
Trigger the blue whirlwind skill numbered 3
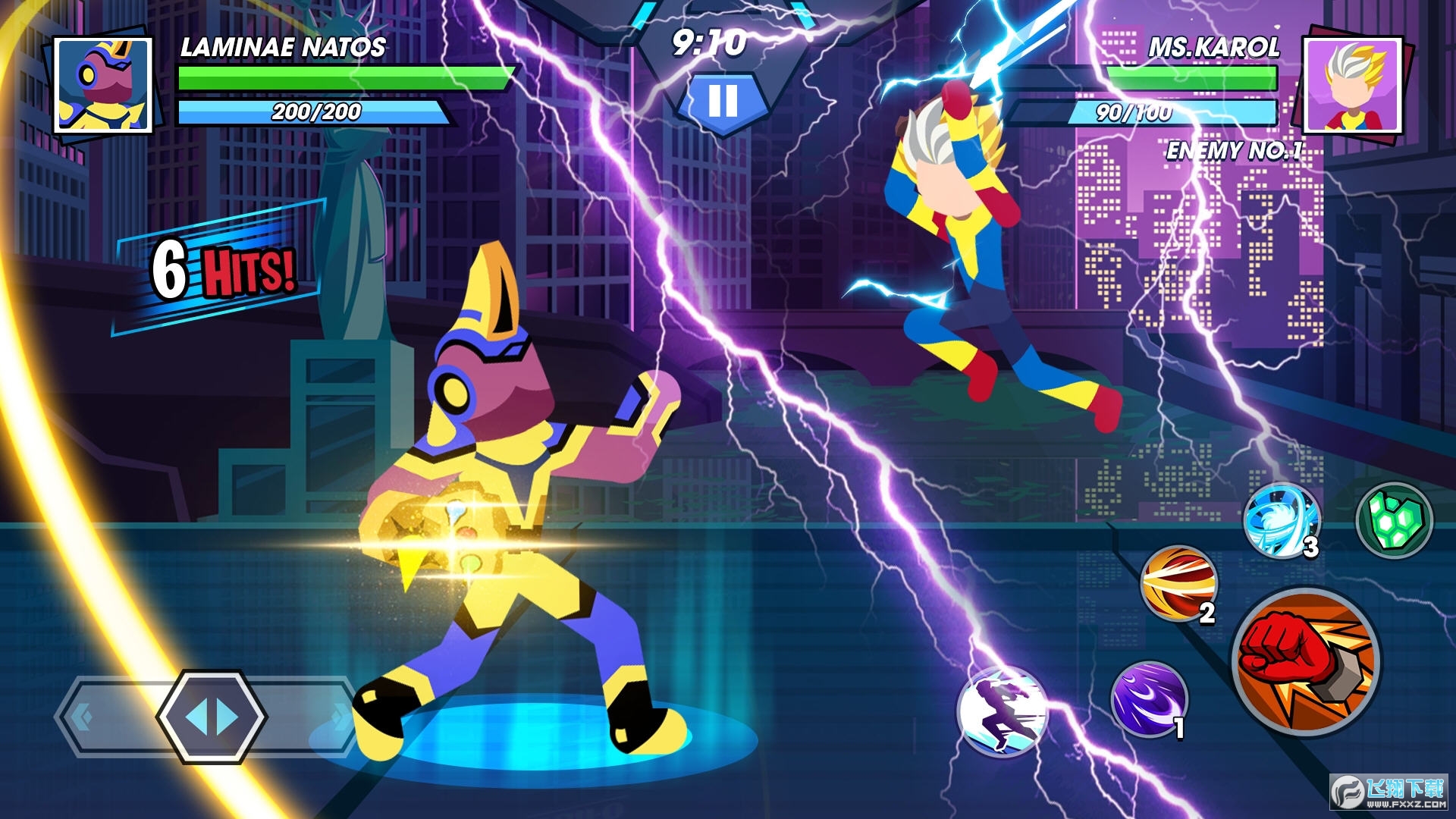pyautogui.click(x=1280, y=521)
